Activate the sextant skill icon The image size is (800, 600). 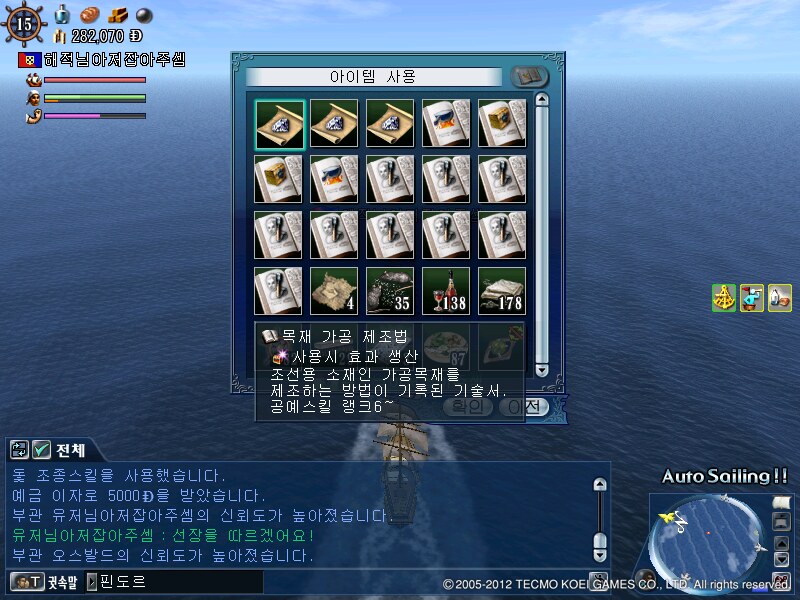coord(724,298)
